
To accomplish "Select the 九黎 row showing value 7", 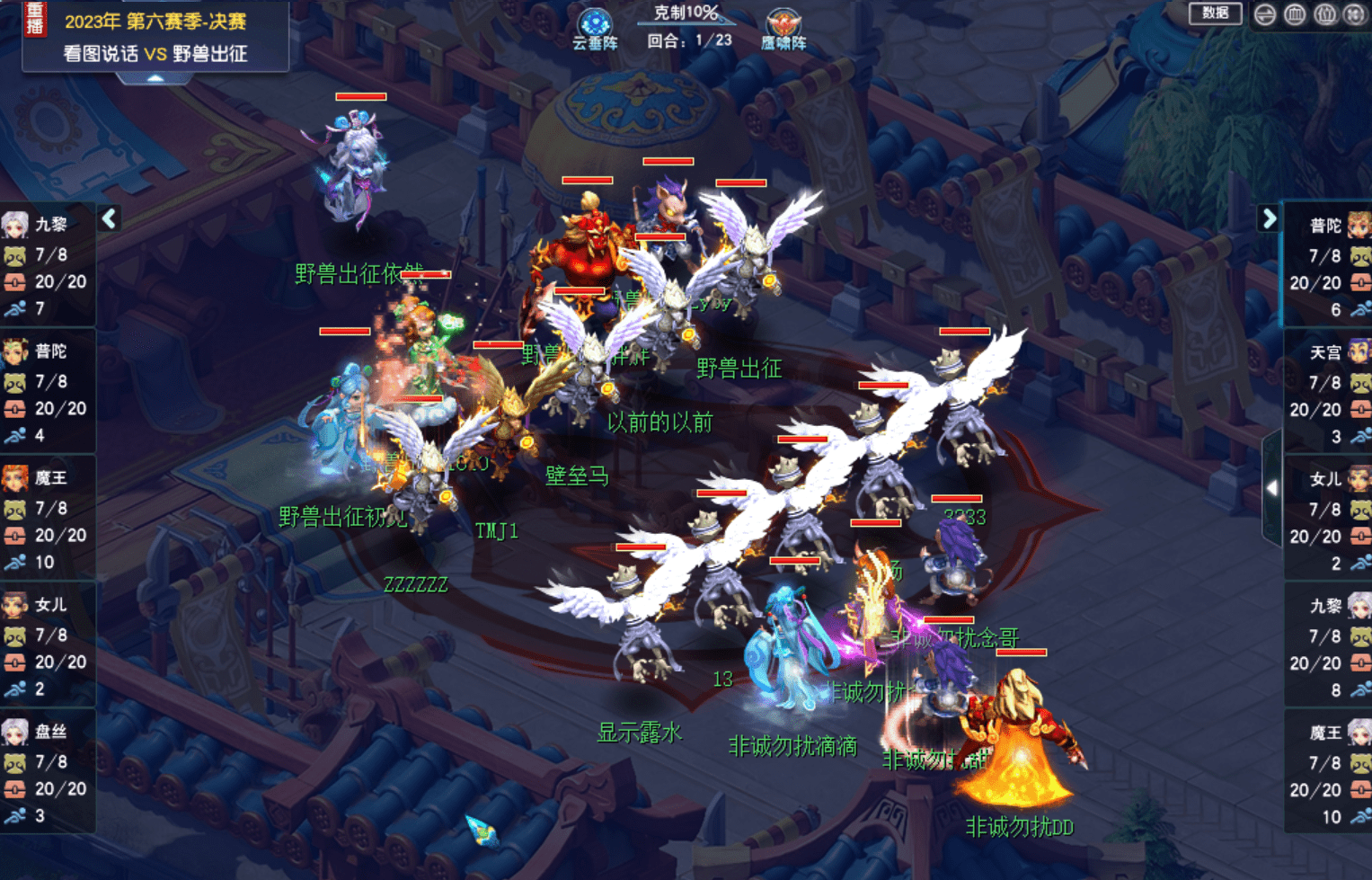I will 48,265.
